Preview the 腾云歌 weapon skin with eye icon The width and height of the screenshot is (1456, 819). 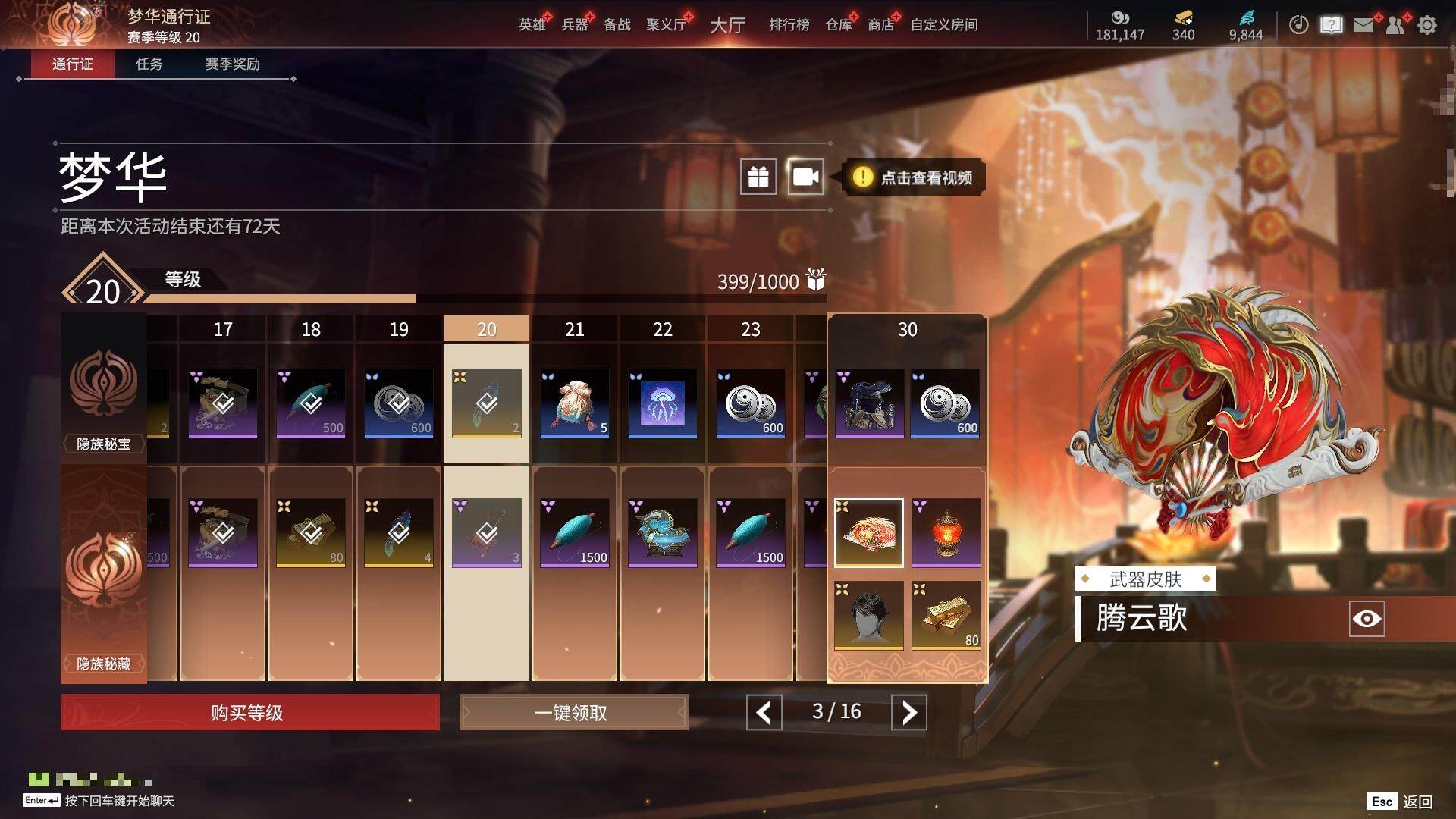click(1367, 619)
